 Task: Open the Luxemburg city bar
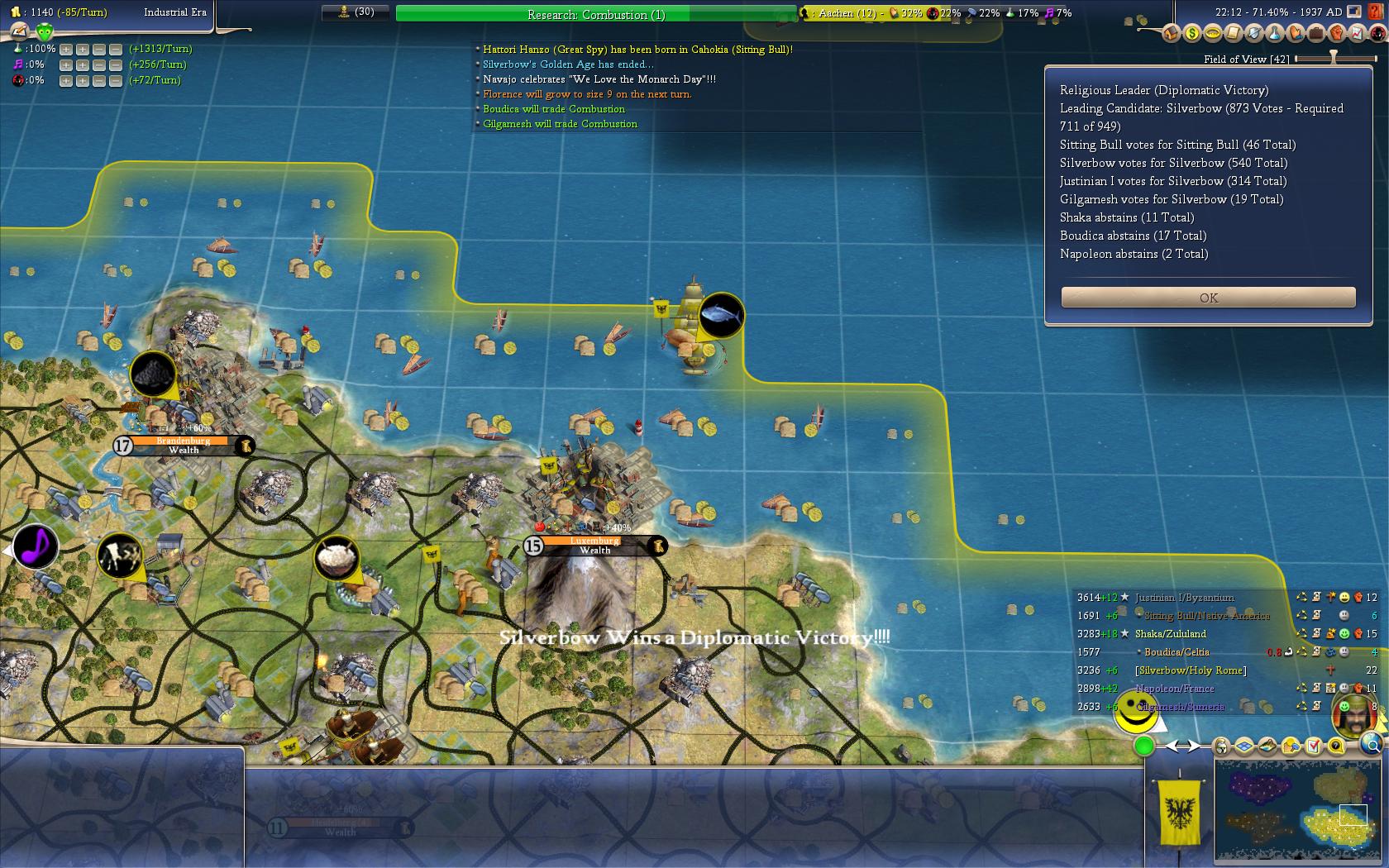(x=594, y=546)
